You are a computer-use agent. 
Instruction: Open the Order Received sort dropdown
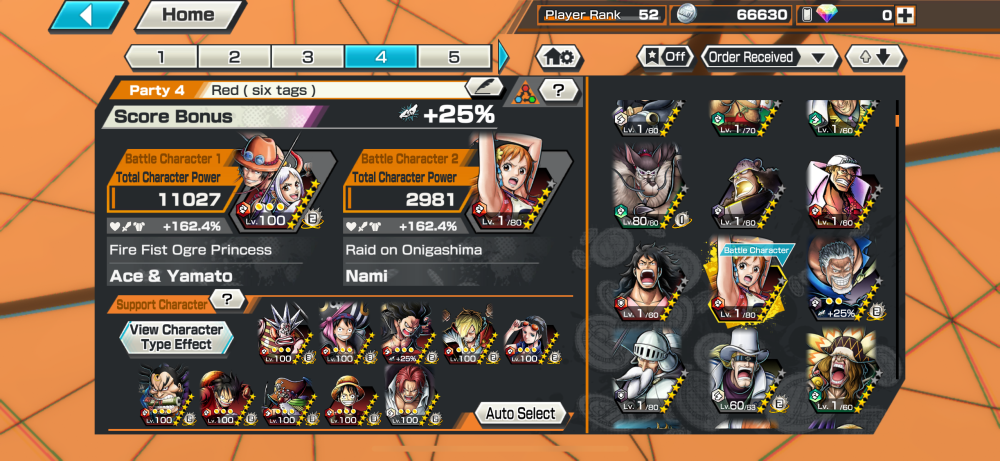pyautogui.click(x=769, y=57)
